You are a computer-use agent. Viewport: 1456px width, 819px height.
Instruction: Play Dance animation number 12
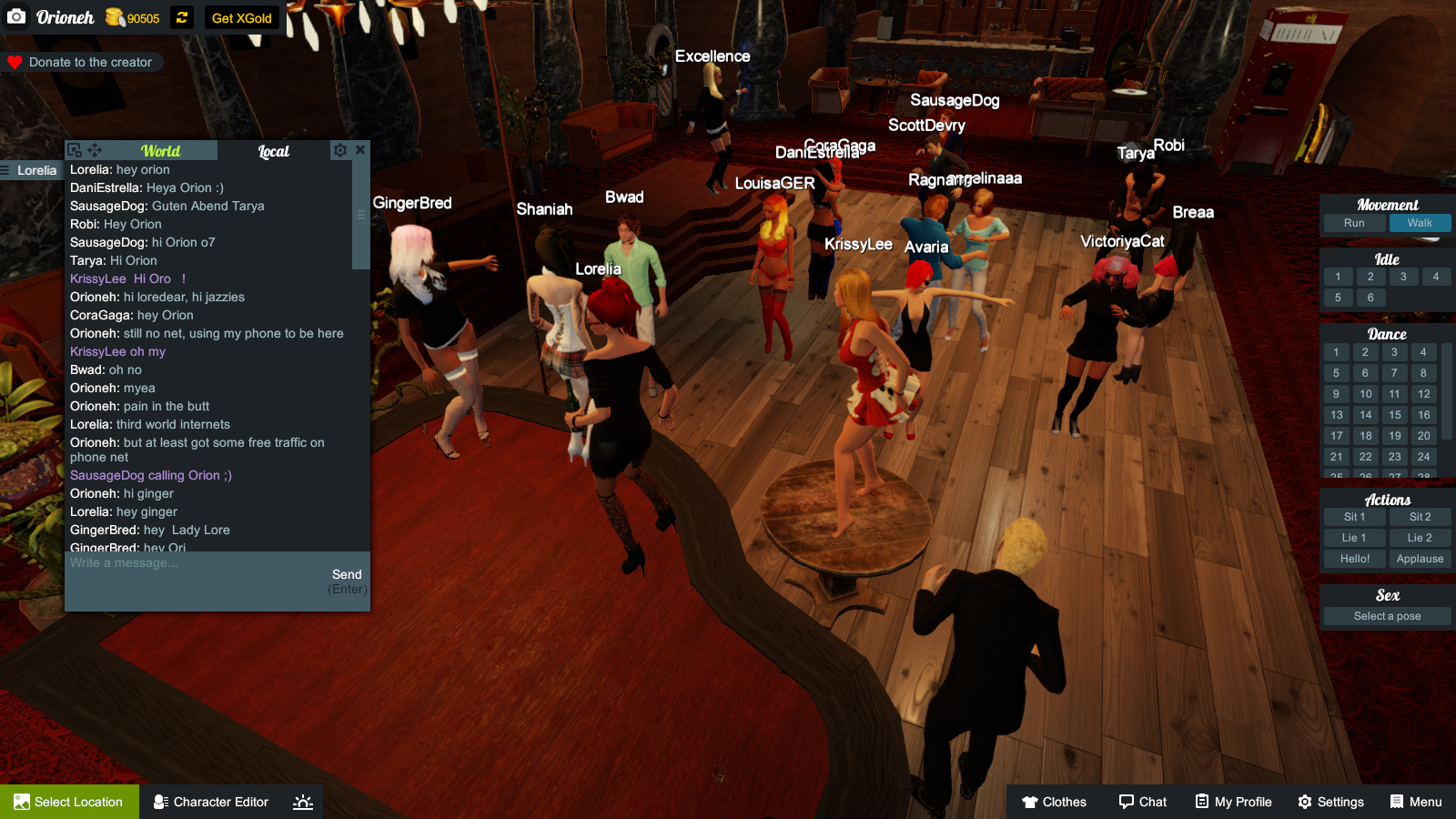click(1423, 393)
